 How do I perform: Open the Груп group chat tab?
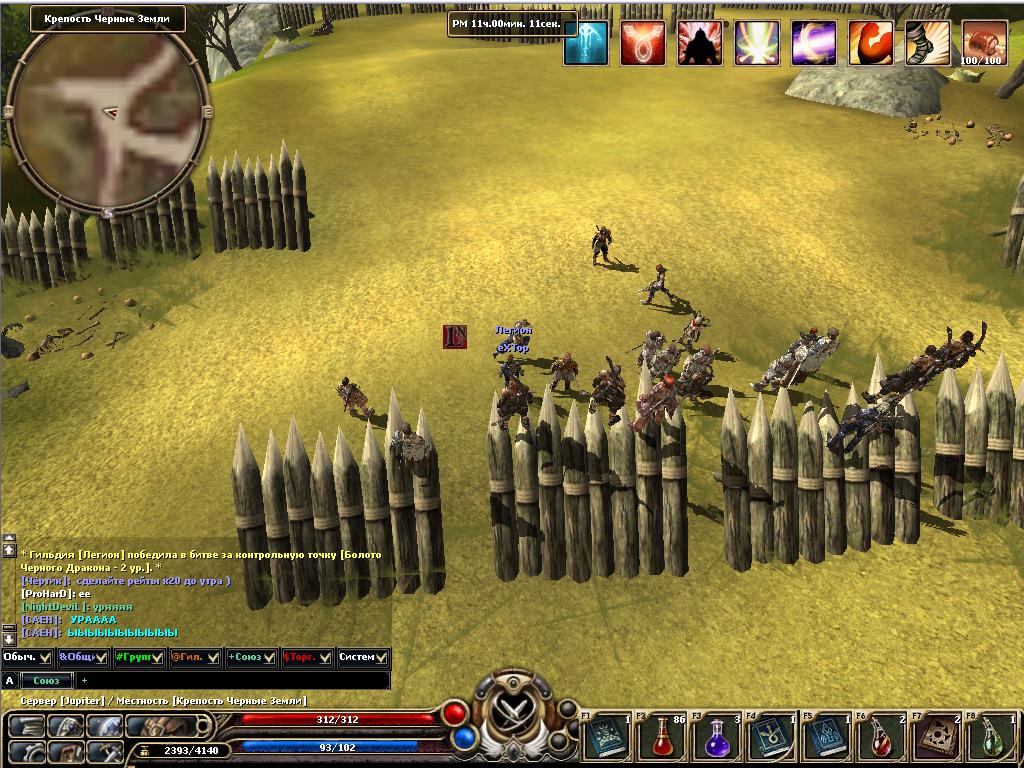(x=139, y=657)
